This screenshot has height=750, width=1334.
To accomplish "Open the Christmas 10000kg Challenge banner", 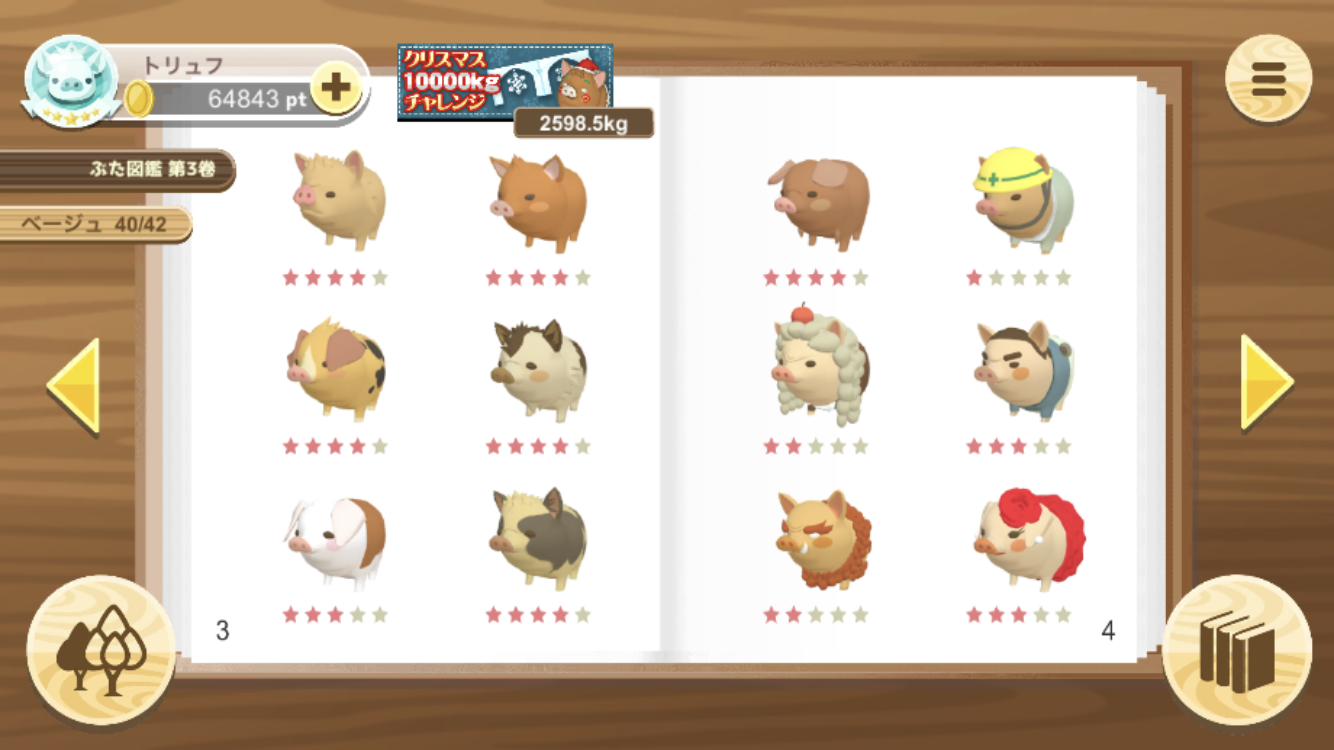I will [505, 82].
